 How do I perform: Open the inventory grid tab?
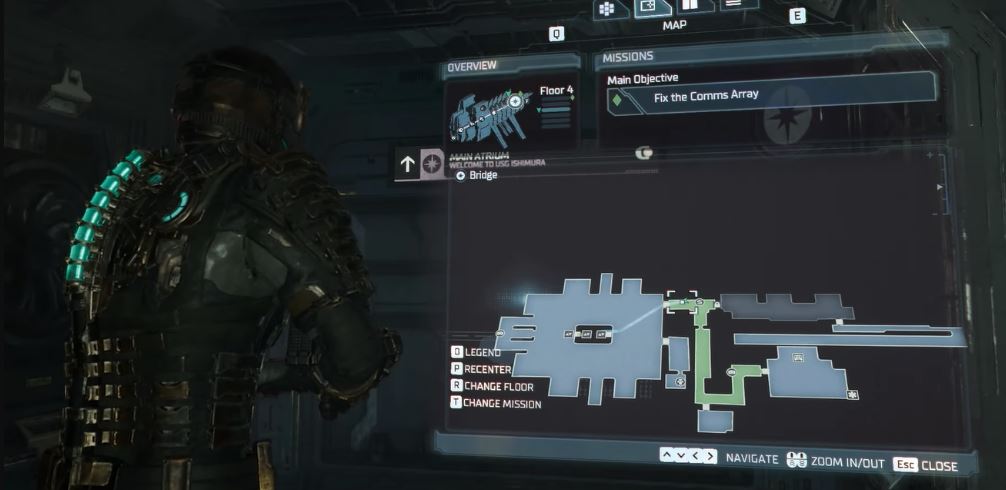606,10
